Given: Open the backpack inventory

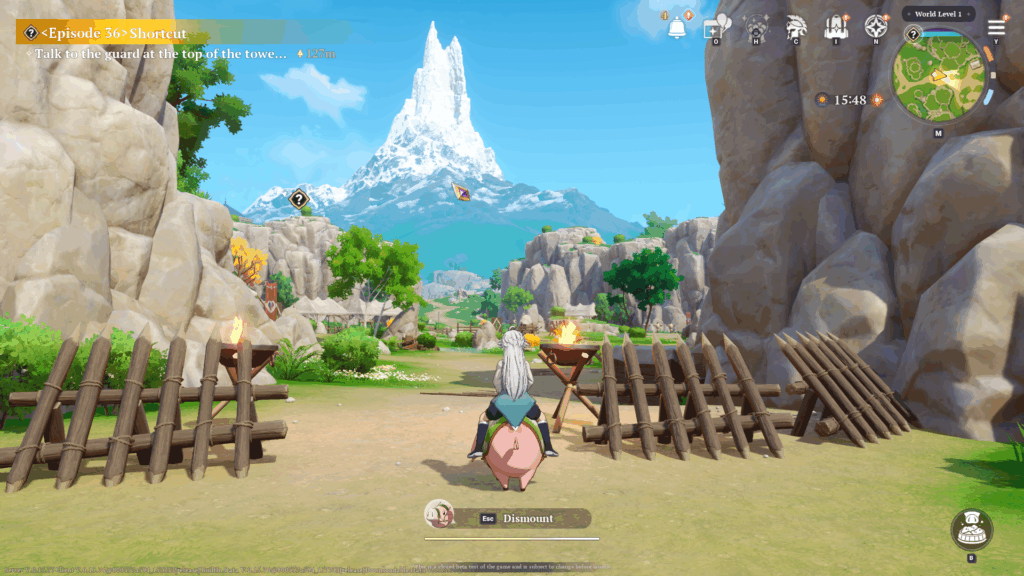Looking at the screenshot, I should coord(836,27).
